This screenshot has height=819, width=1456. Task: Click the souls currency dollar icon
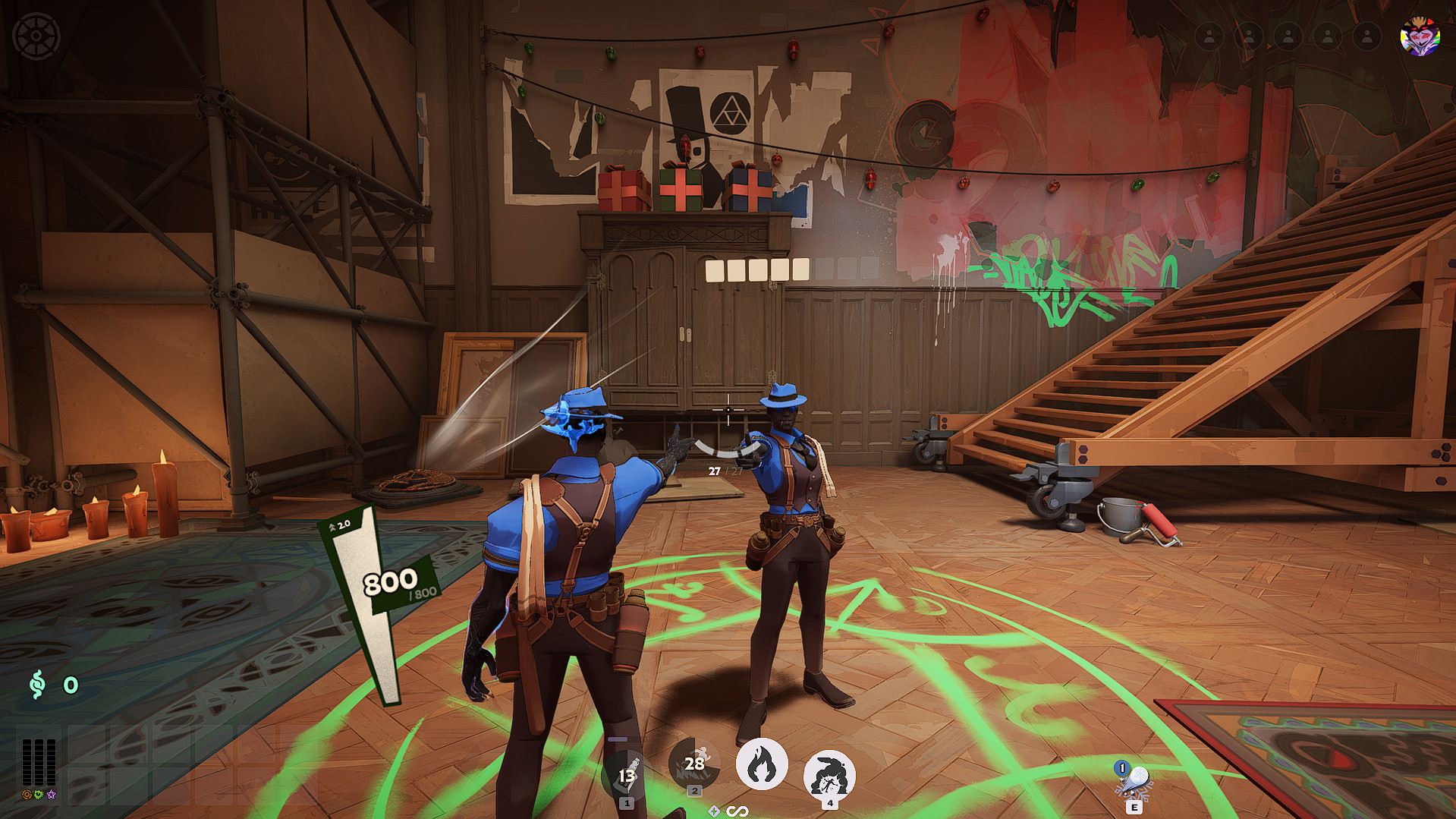click(x=36, y=685)
